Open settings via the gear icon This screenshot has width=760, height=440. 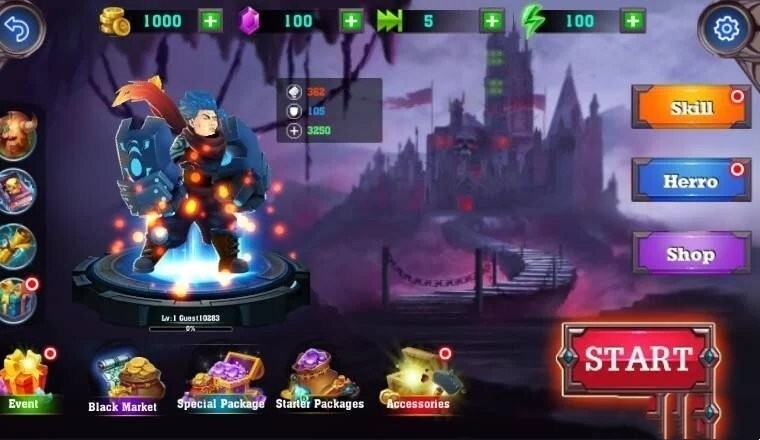[x=727, y=28]
